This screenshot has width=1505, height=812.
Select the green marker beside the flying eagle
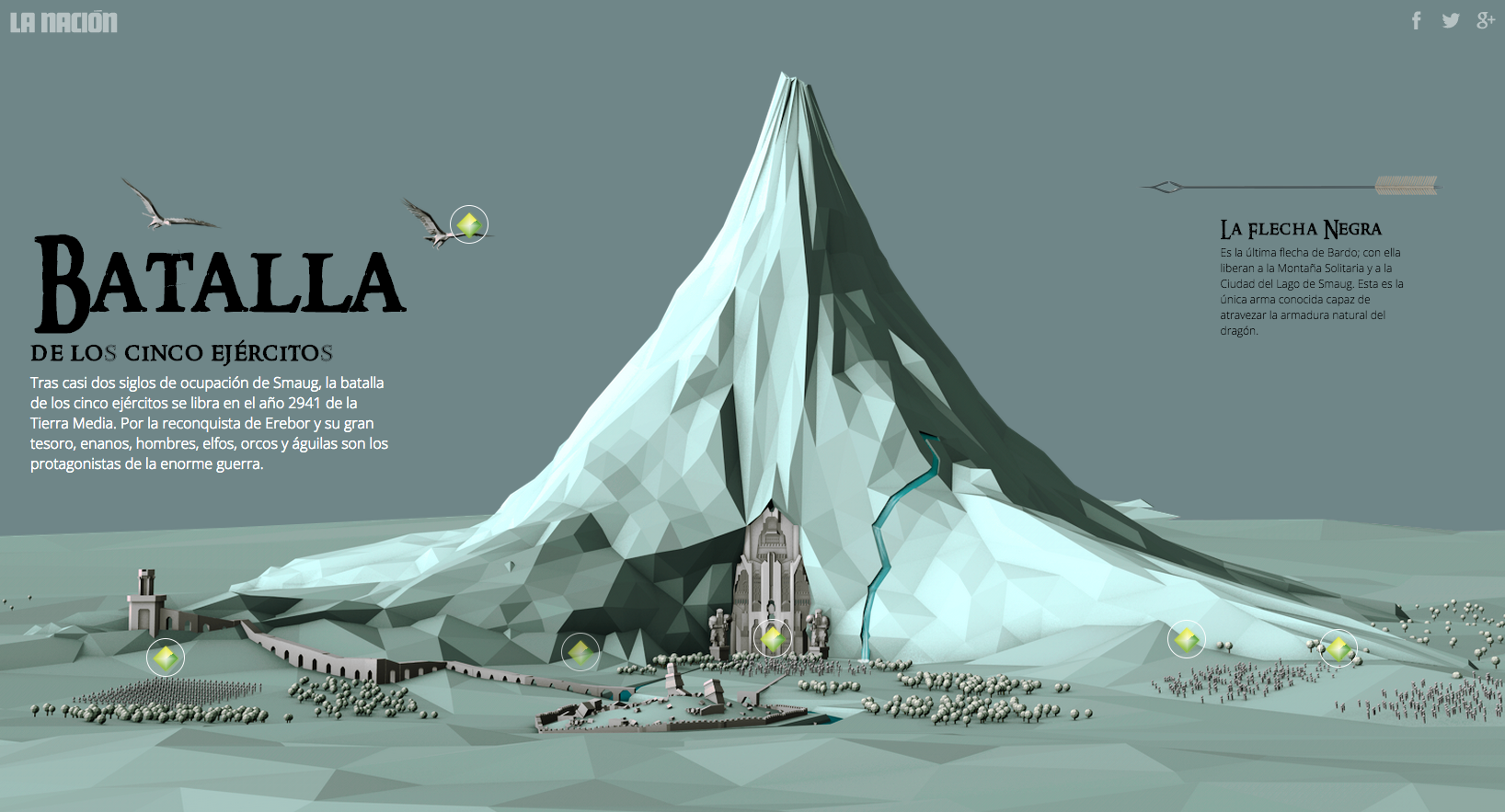pyautogui.click(x=469, y=224)
